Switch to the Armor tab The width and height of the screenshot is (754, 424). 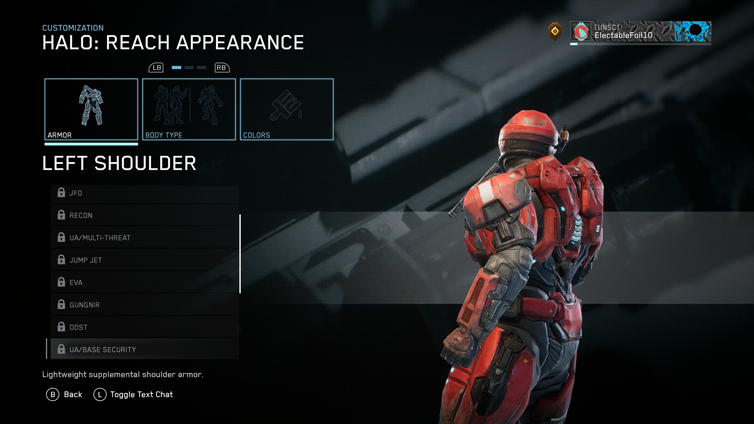tap(91, 109)
